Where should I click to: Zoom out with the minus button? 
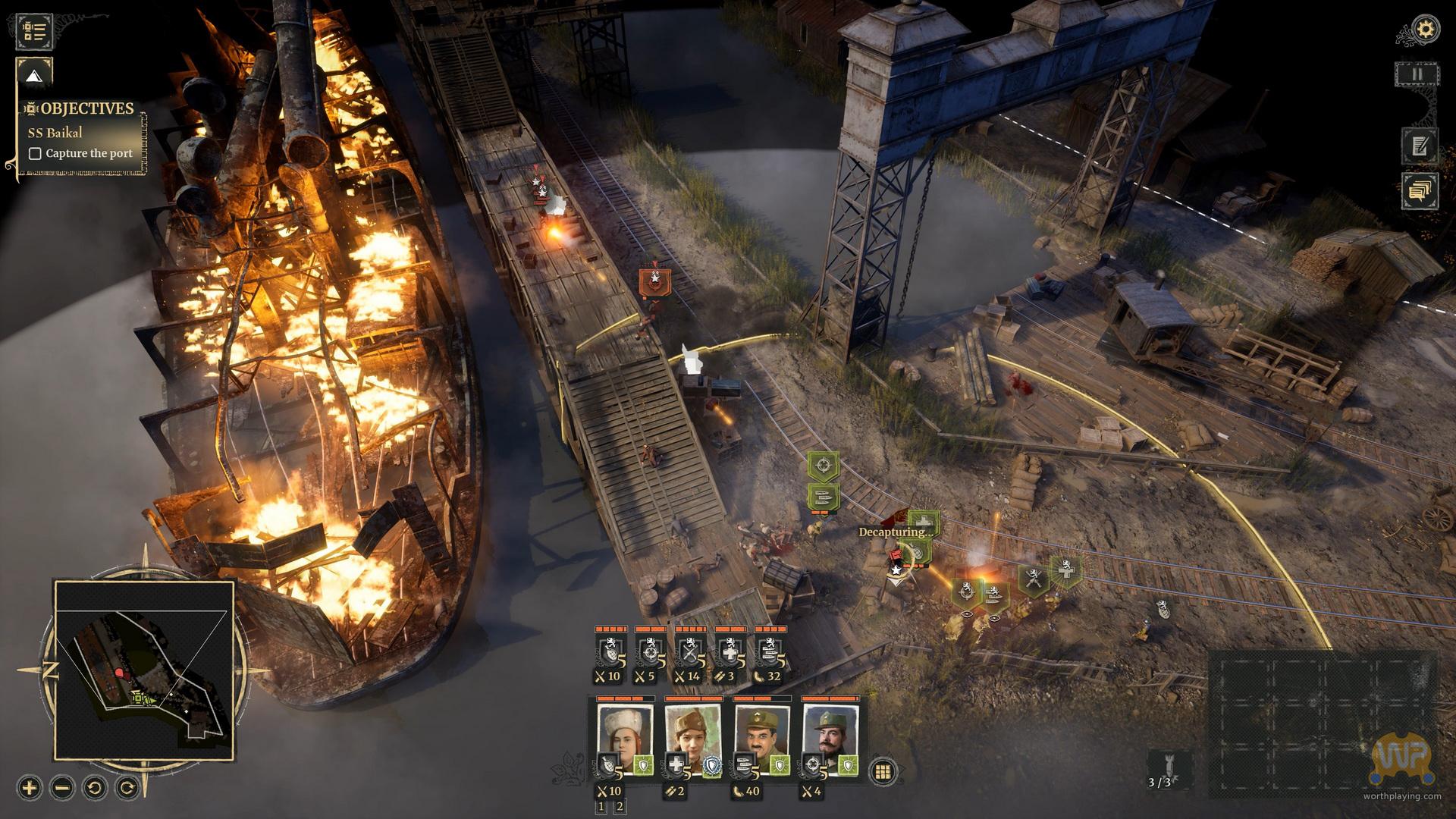(x=62, y=787)
